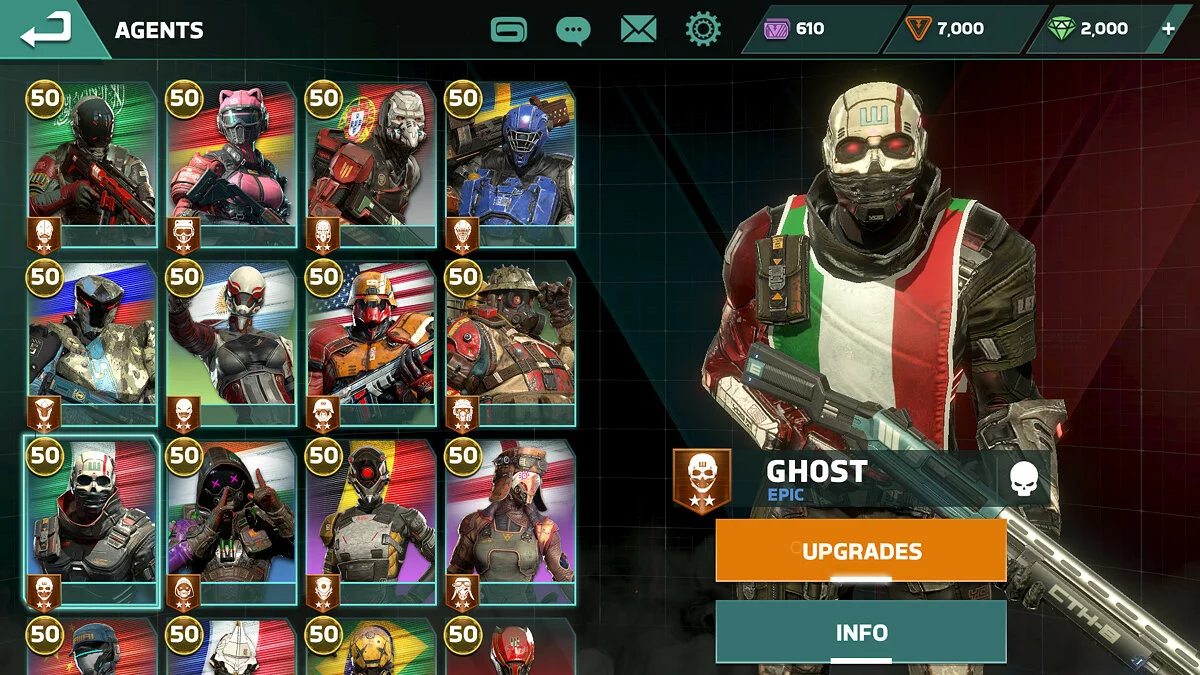The image size is (1200, 675).
Task: Open the Gameloft logo icon
Action: click(509, 29)
